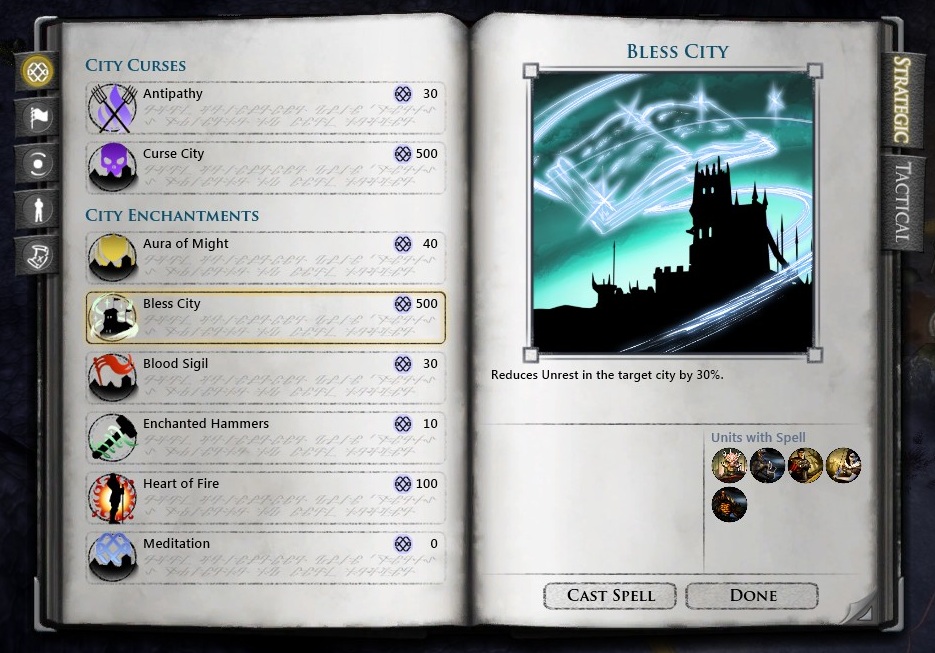Image resolution: width=935 pixels, height=653 pixels.
Task: Choose the Enchanted Hammers spell
Action: [265, 438]
